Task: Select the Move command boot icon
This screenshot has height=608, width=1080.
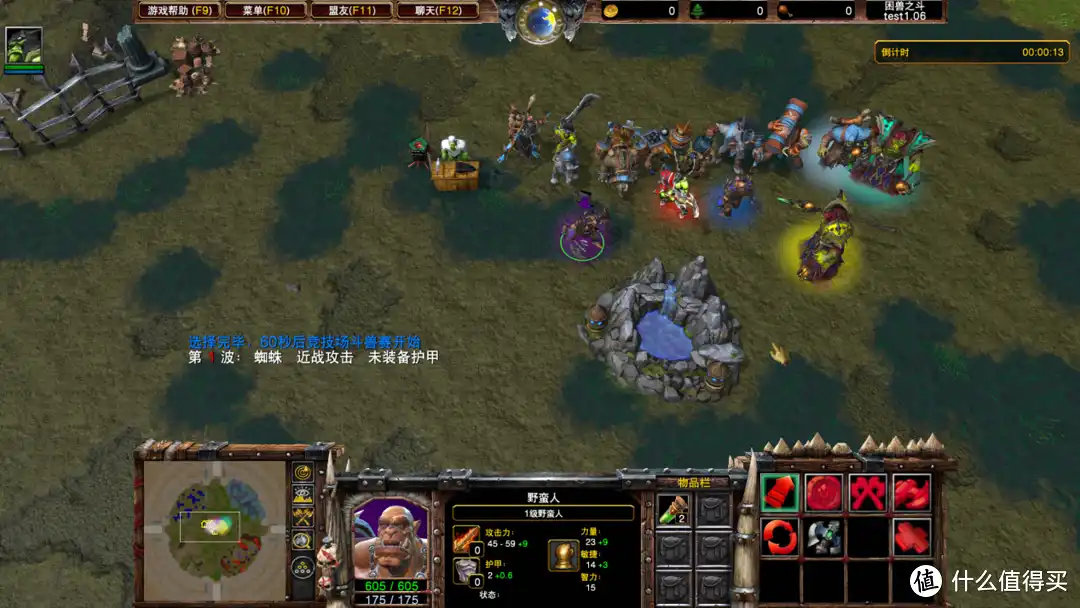Action: tap(780, 492)
